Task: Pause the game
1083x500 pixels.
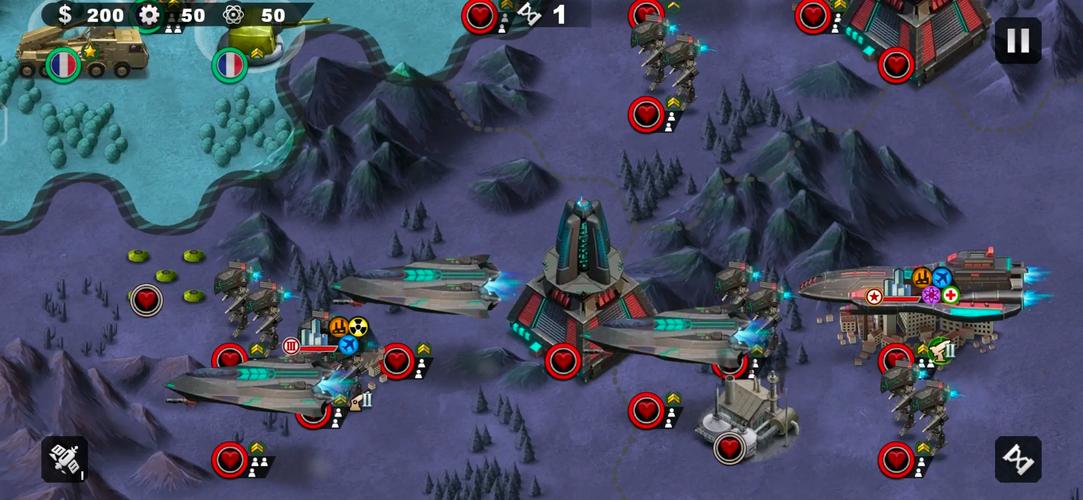Action: point(1017,41)
